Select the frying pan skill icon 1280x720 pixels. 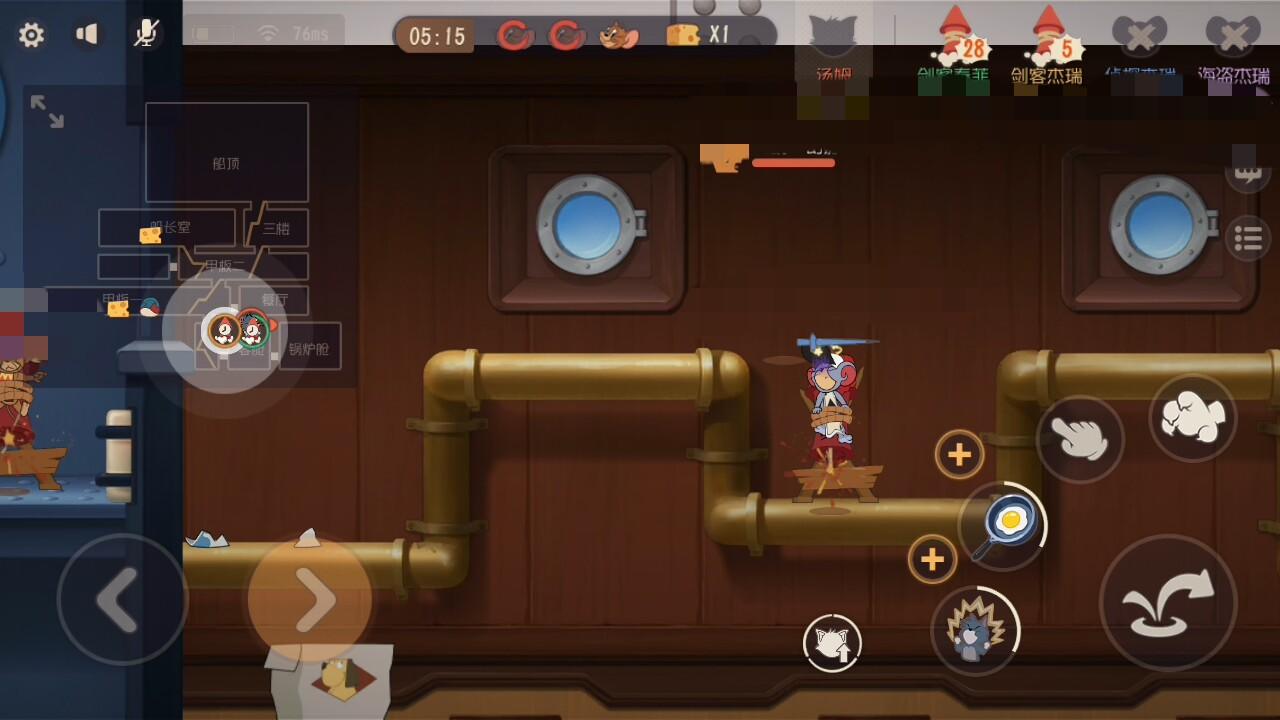tap(1006, 521)
